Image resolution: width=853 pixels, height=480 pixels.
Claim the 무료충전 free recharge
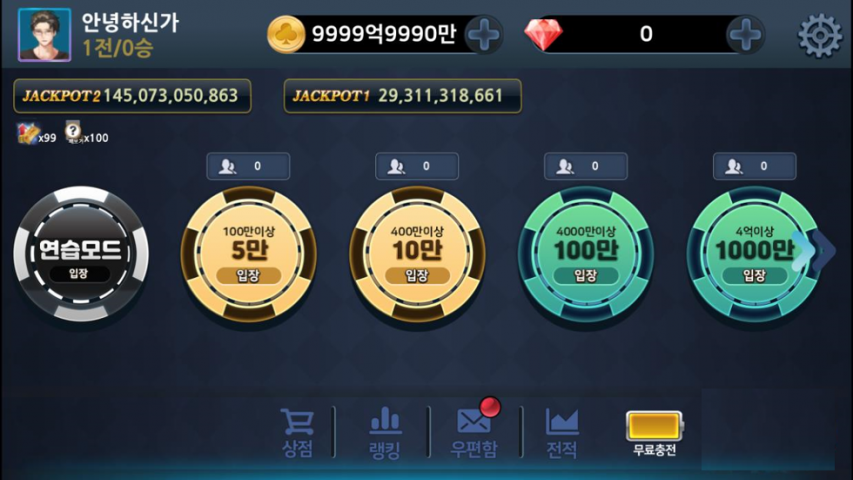point(654,433)
